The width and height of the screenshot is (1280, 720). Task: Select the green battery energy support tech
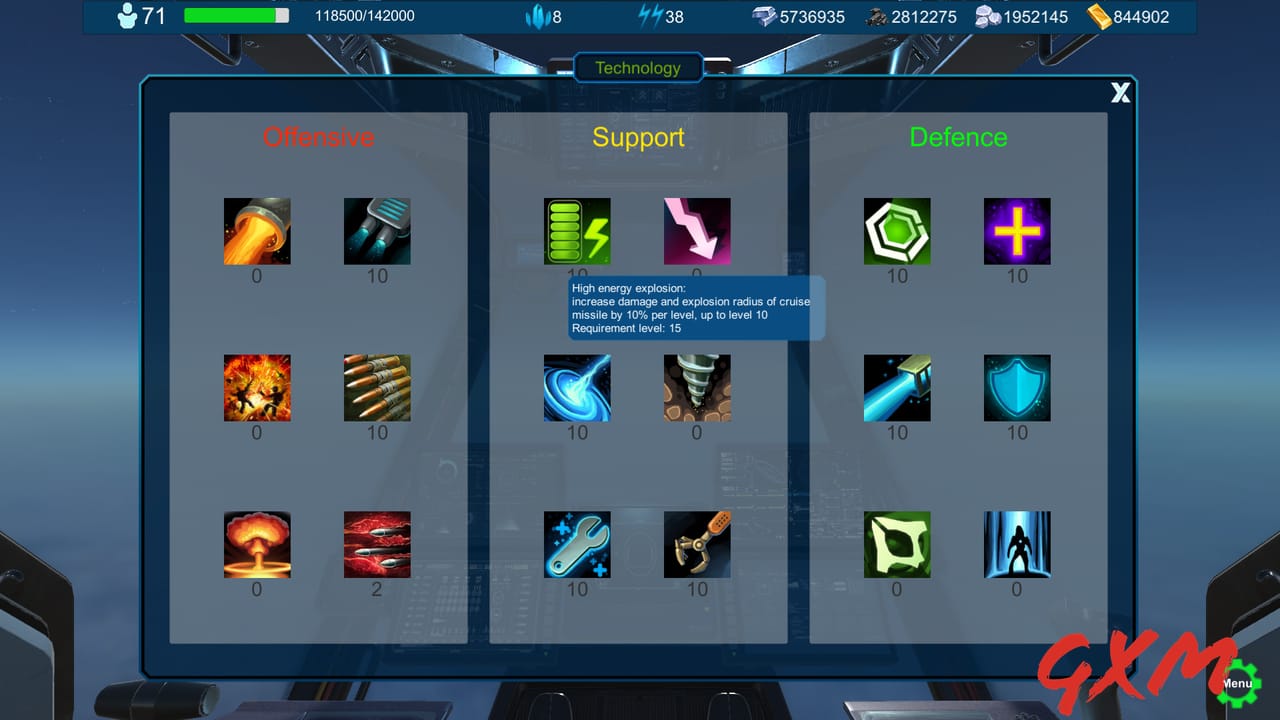point(577,230)
